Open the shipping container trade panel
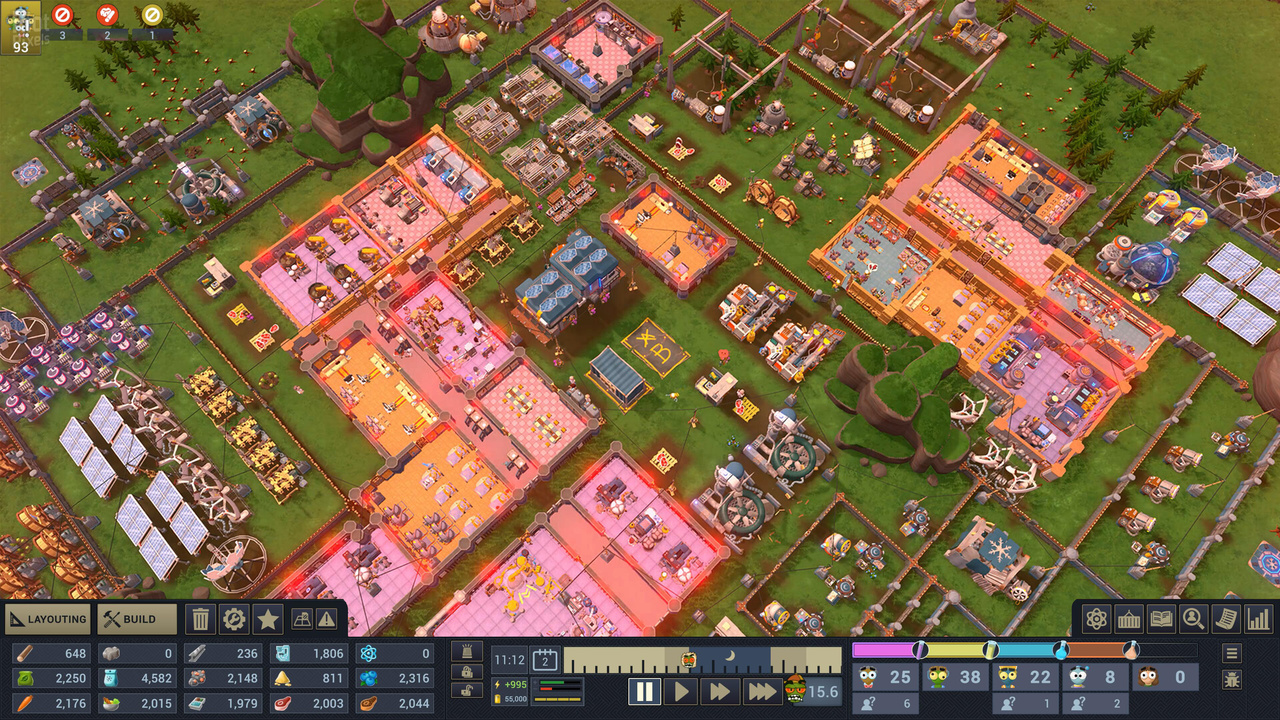Image resolution: width=1280 pixels, height=720 pixels. pyautogui.click(x=1129, y=619)
